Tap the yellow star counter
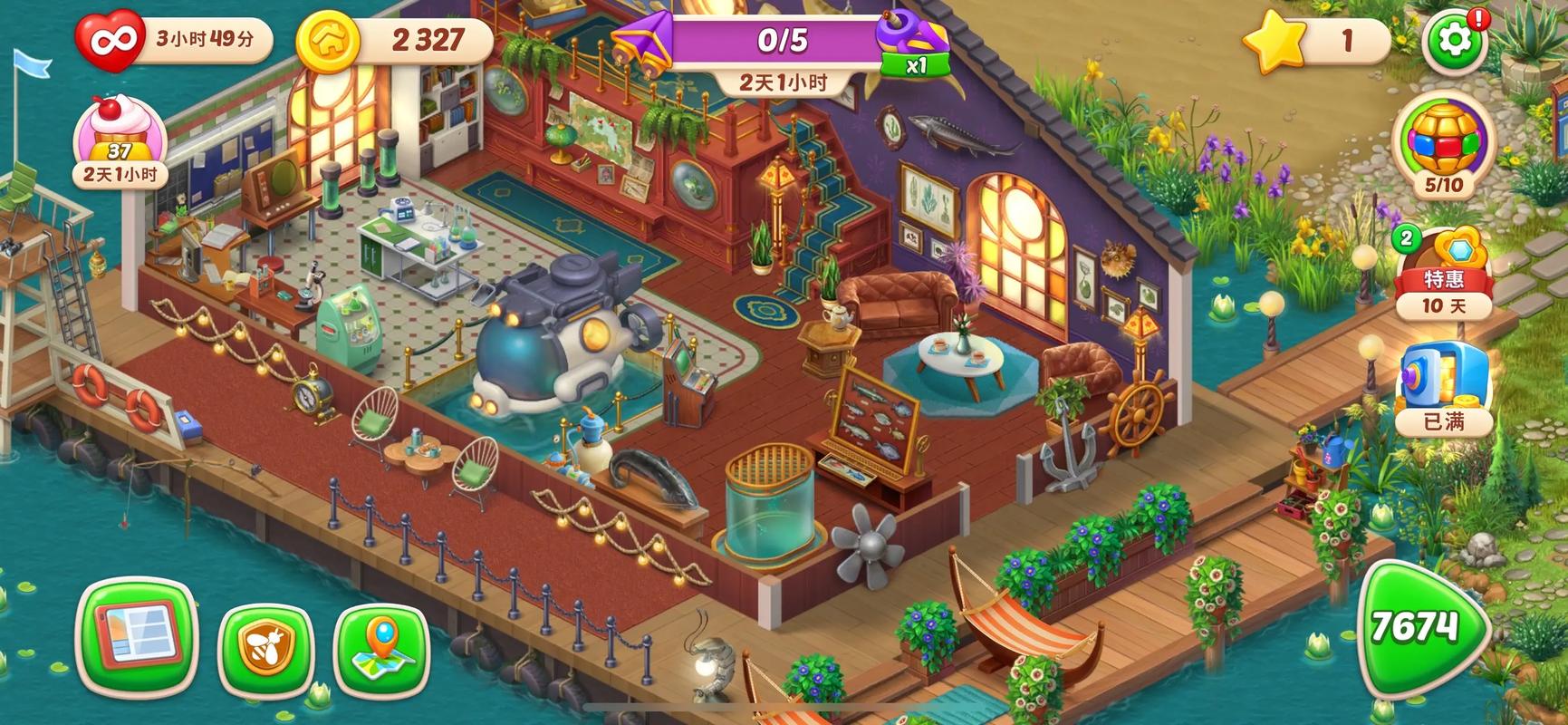This screenshot has width=1568, height=725. 1275,42
